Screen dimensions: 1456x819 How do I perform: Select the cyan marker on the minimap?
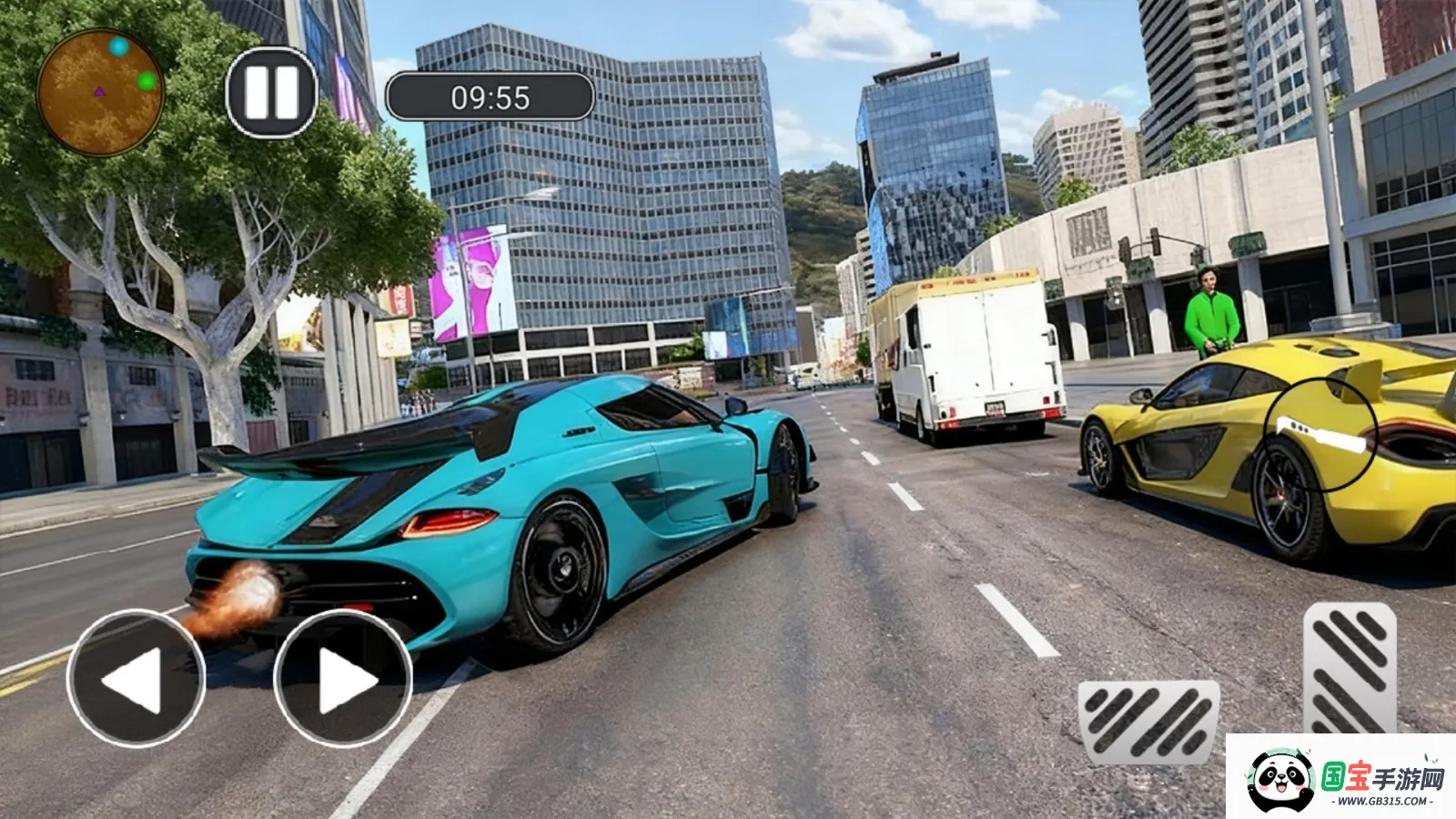point(119,46)
